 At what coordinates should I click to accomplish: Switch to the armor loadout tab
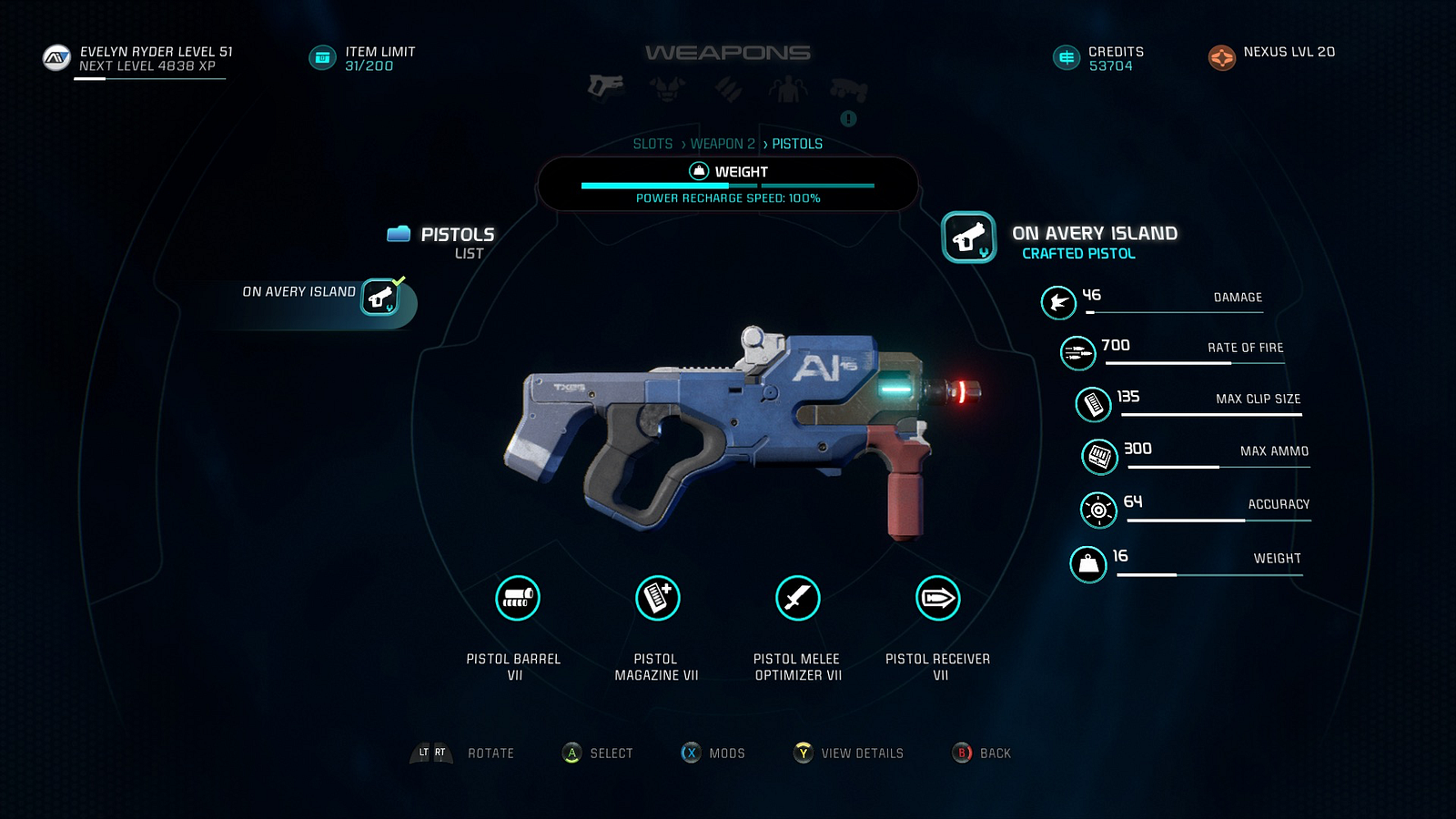point(667,88)
